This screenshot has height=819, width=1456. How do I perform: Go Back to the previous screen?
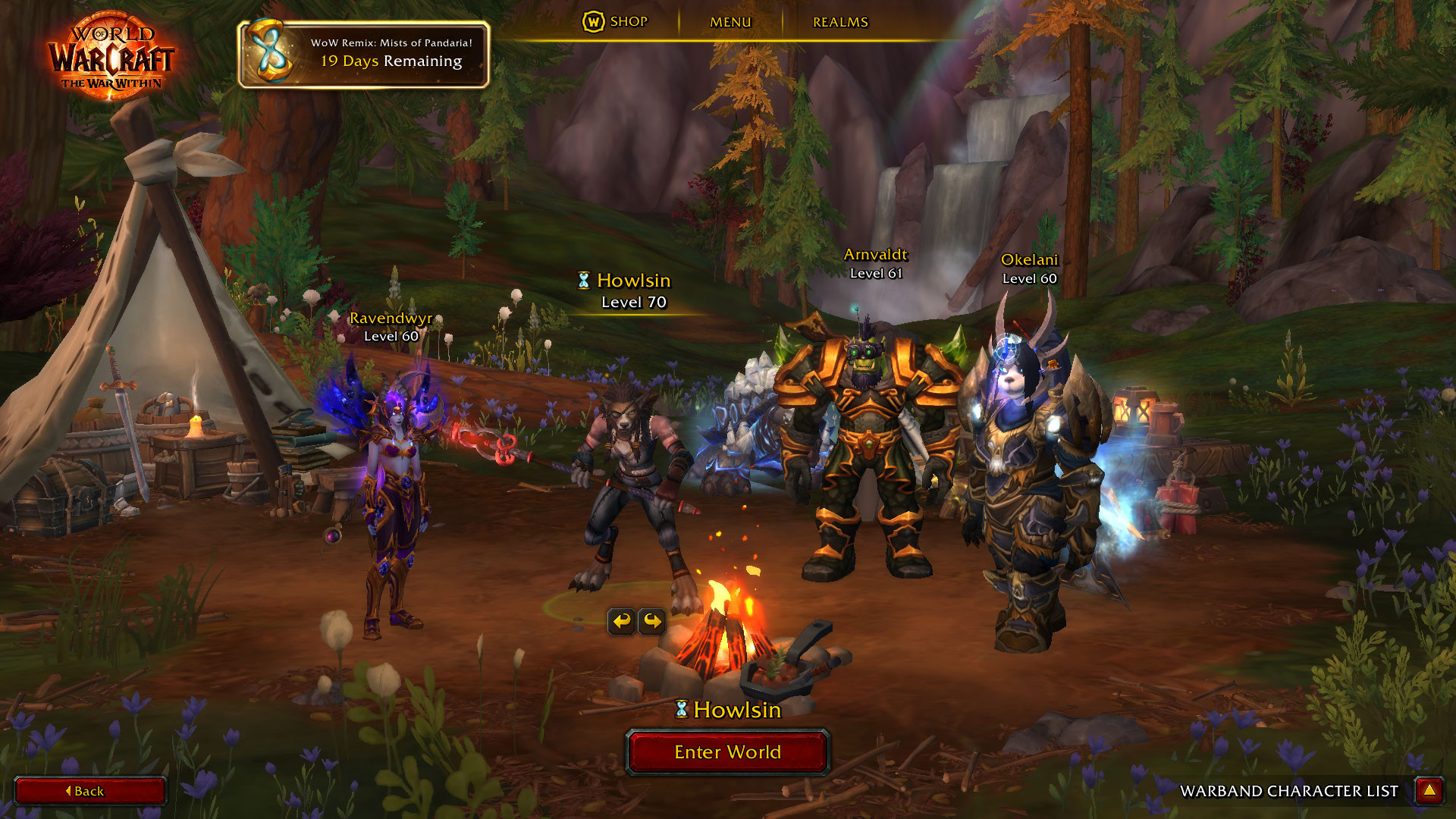tap(89, 791)
